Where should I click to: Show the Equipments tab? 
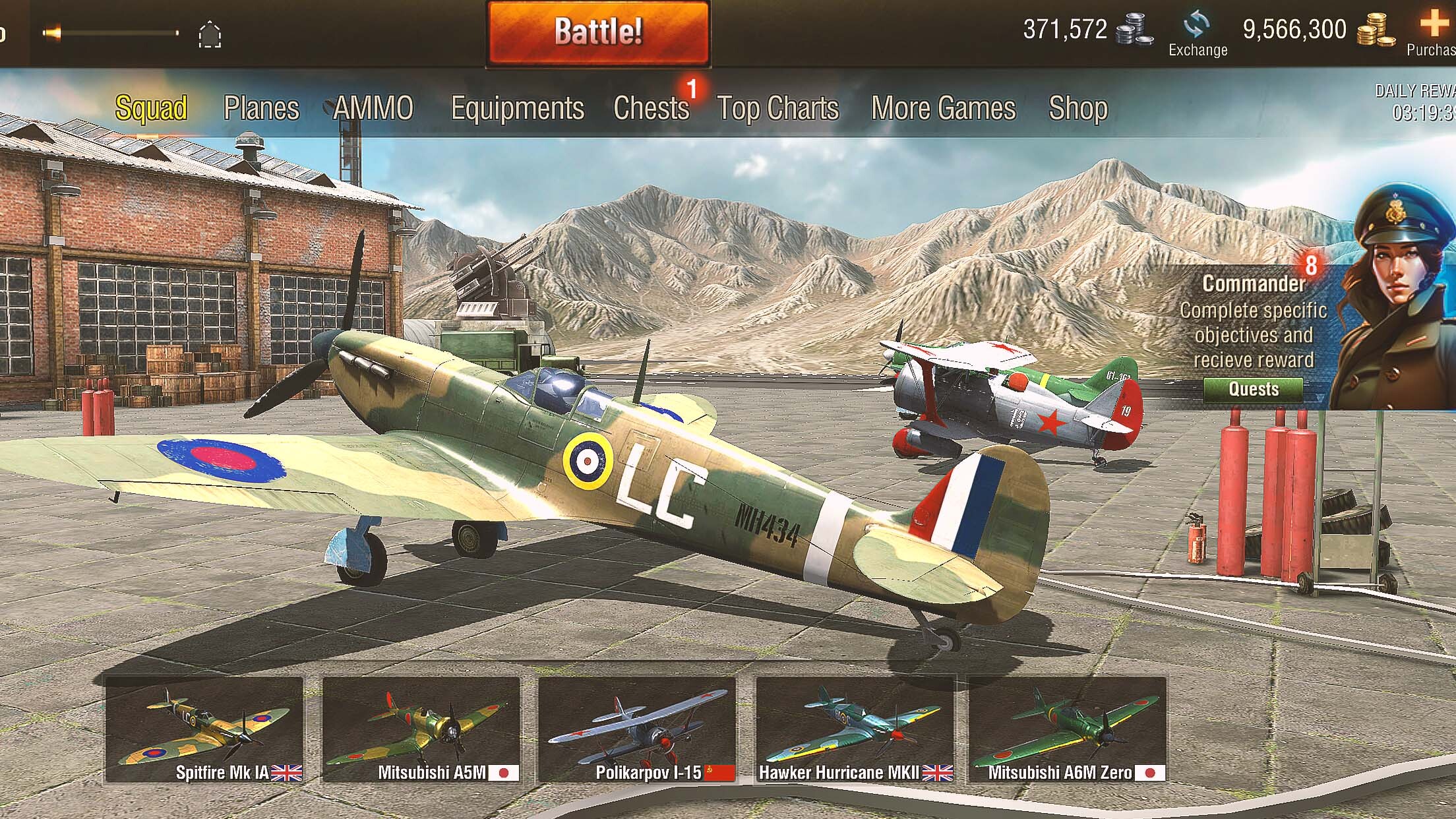click(x=517, y=108)
